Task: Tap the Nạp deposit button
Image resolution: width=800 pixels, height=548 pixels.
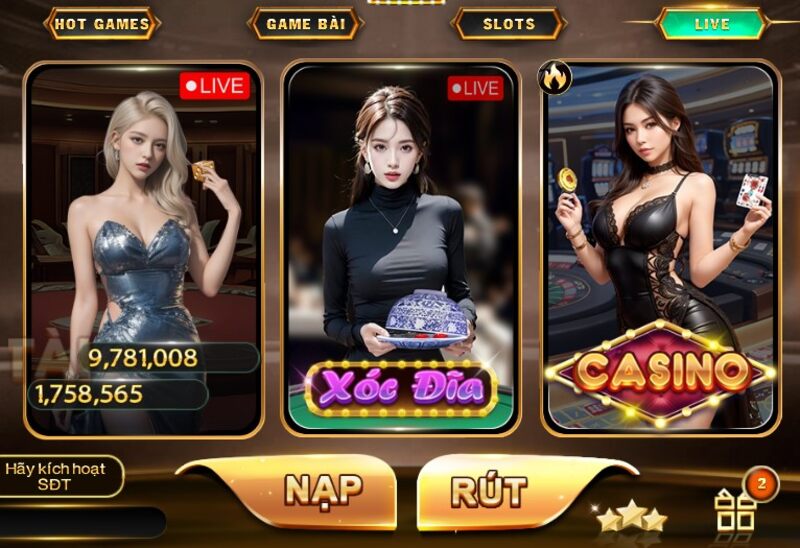Action: pyautogui.click(x=321, y=490)
